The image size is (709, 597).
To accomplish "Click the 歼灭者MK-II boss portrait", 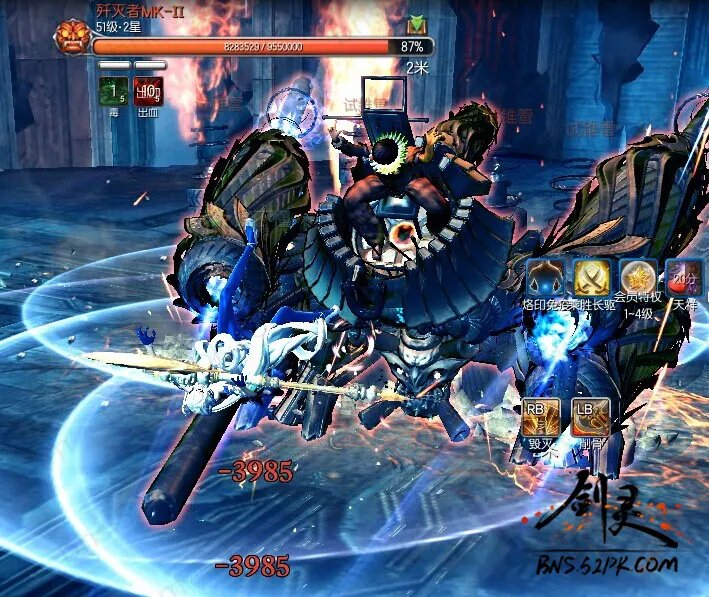I will point(72,37).
